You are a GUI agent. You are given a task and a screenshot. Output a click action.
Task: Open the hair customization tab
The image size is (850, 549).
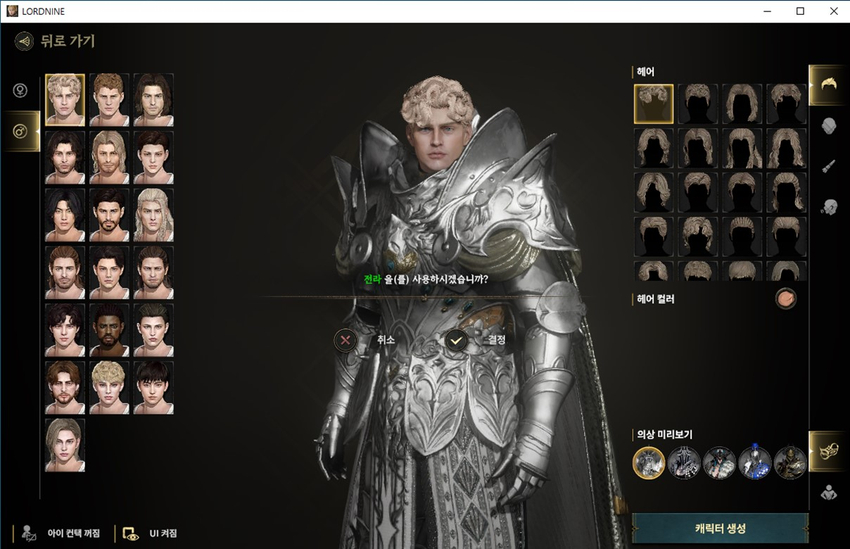(x=828, y=85)
